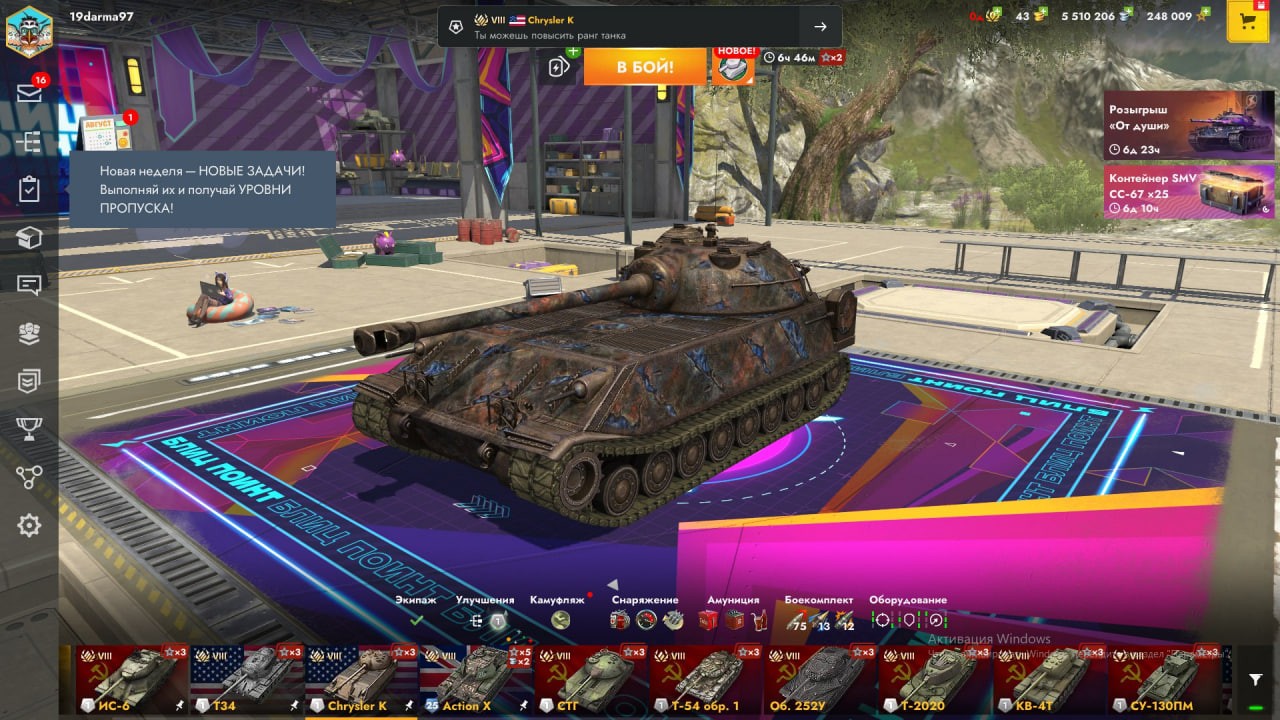This screenshot has width=1280, height=720.
Task: Open the Розыгрыш «От души» event banner
Action: [x=1188, y=125]
